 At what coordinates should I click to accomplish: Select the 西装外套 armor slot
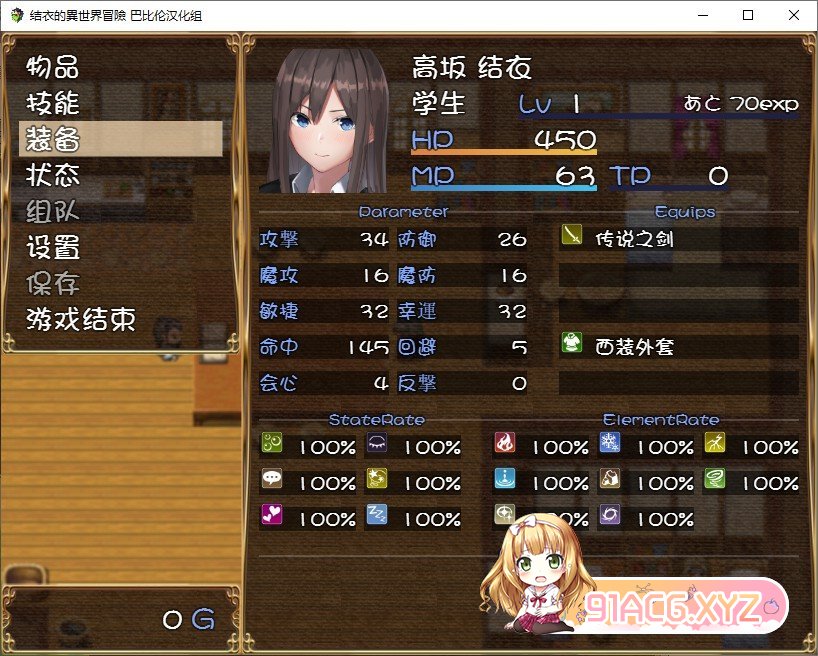(x=678, y=347)
